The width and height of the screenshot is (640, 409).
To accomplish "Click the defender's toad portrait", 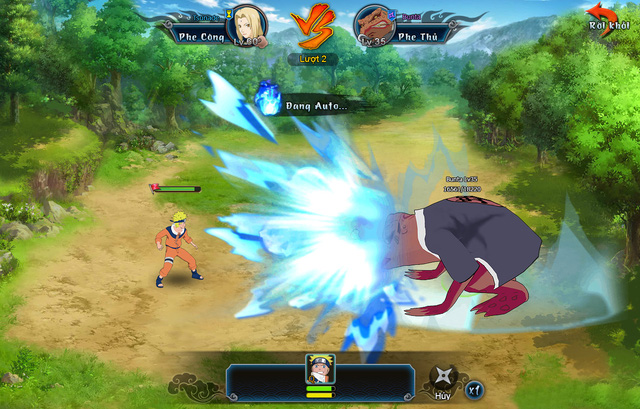I will tap(373, 24).
